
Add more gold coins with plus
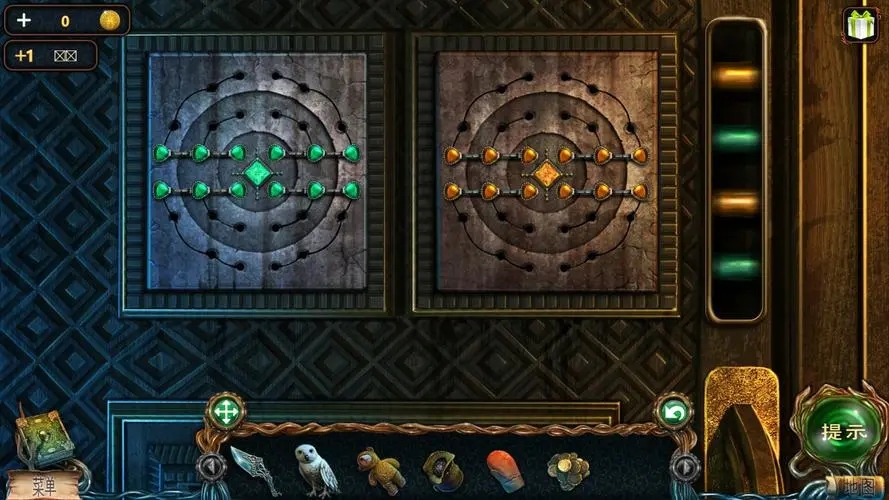click(x=24, y=20)
